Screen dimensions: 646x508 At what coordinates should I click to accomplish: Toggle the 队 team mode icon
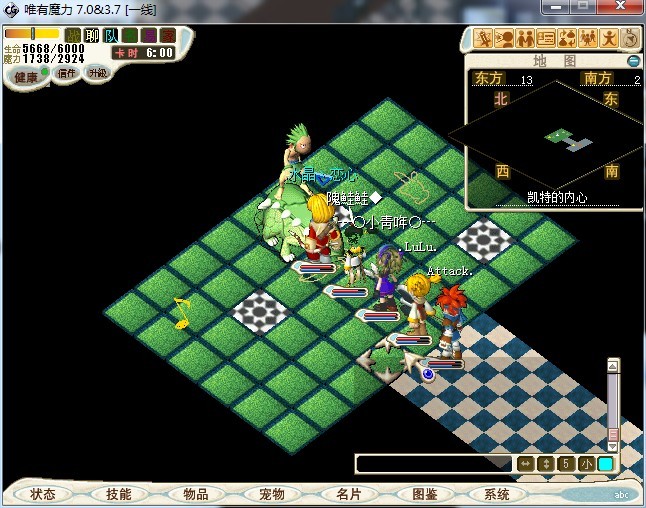(111, 36)
